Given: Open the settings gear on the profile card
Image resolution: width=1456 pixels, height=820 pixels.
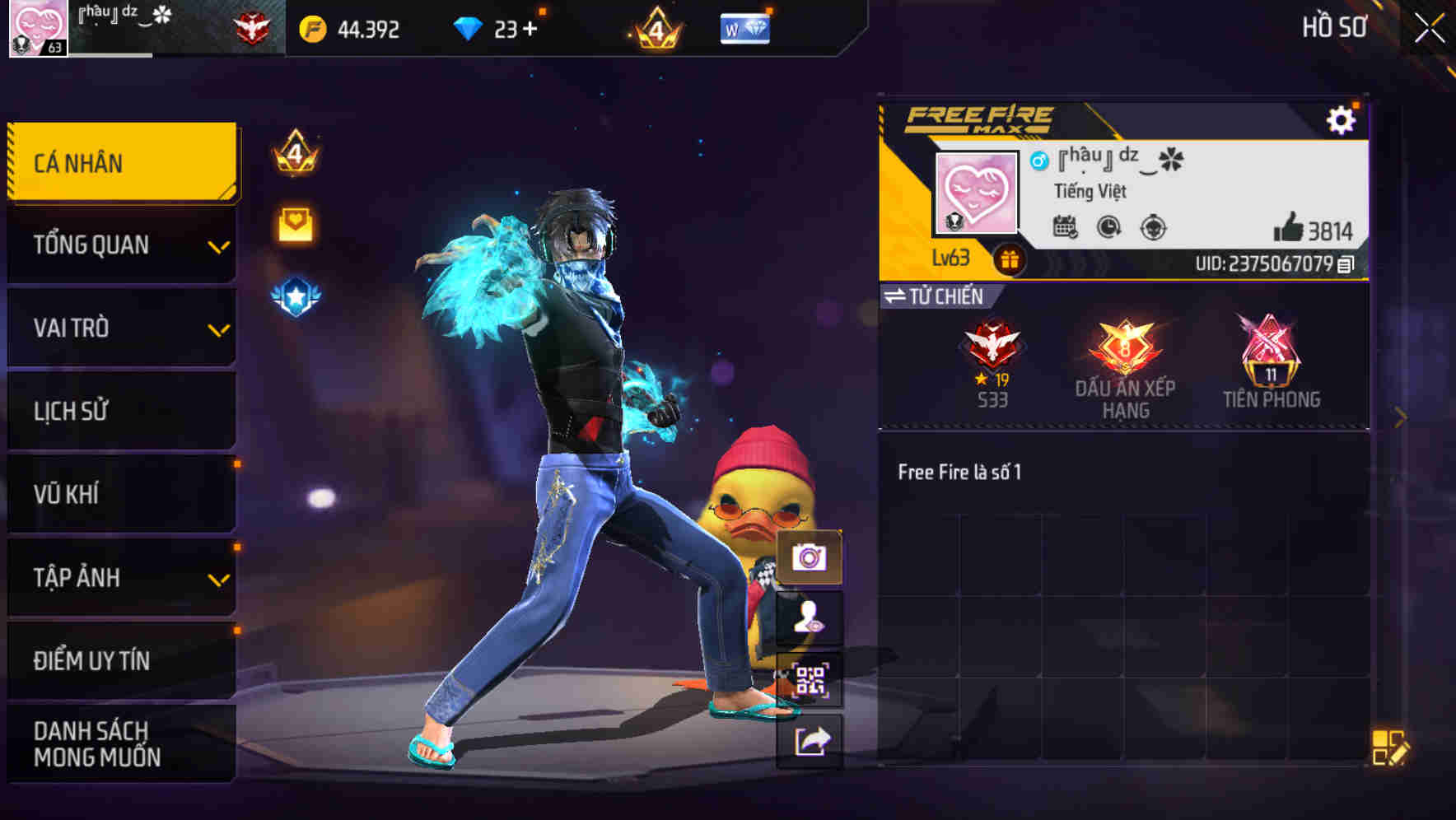Looking at the screenshot, I should tap(1342, 119).
